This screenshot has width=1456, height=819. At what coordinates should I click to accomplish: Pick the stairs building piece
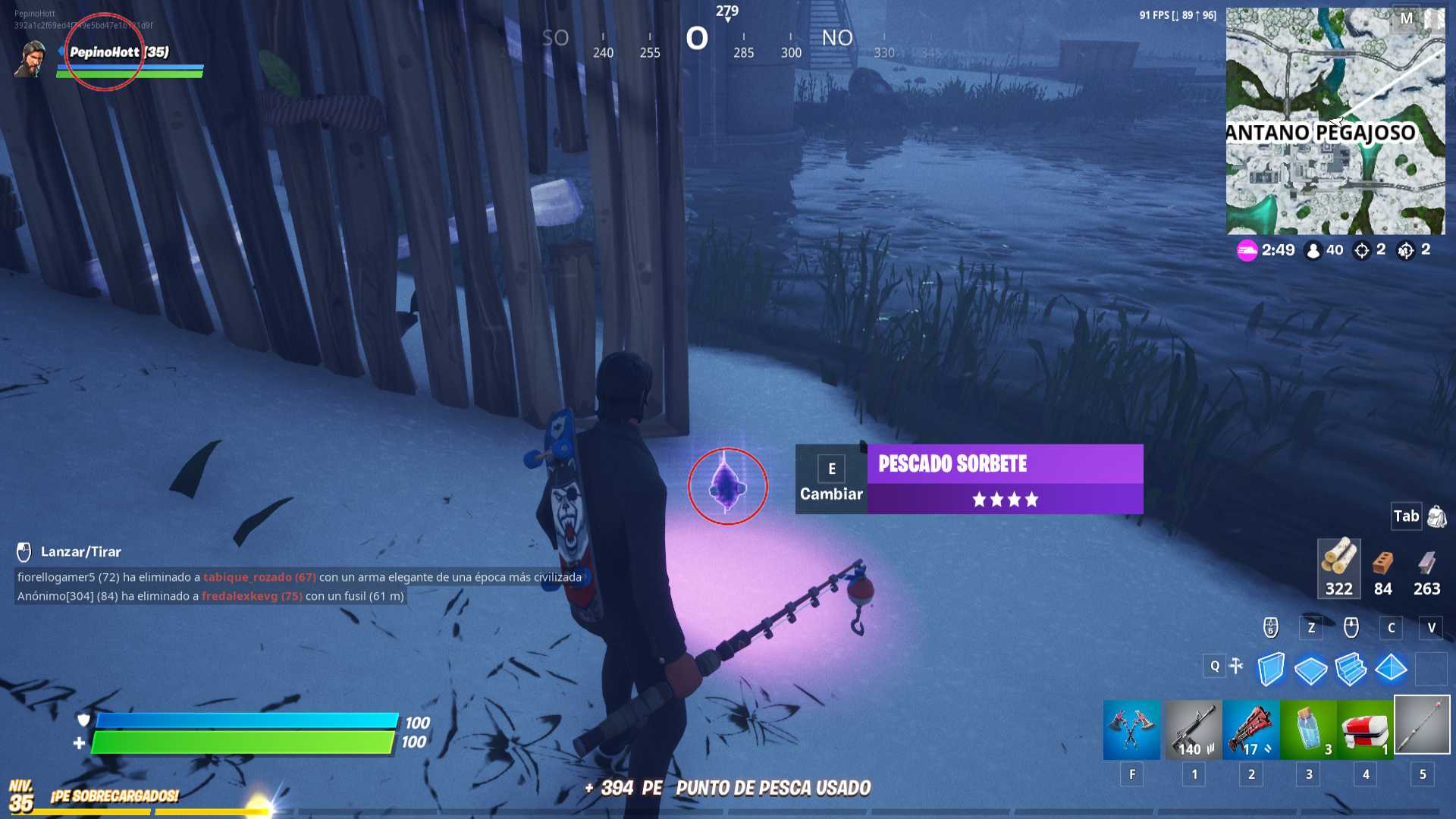1351,669
